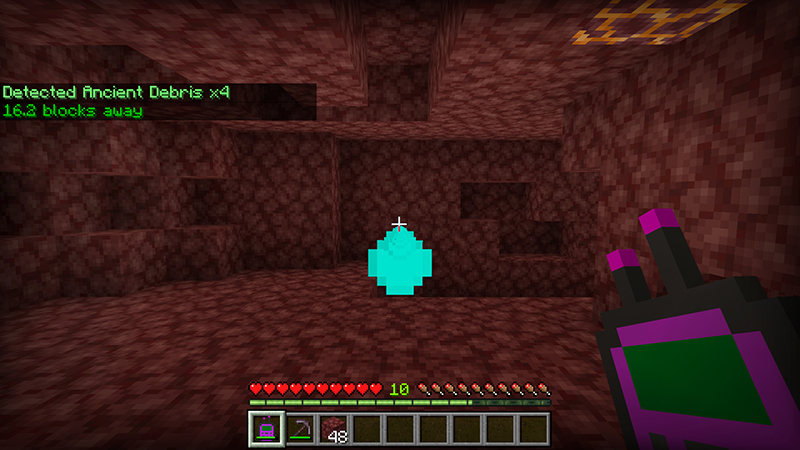The width and height of the screenshot is (800, 450).
Task: Select the purple ore detector hotbar slot
Action: tap(266, 429)
